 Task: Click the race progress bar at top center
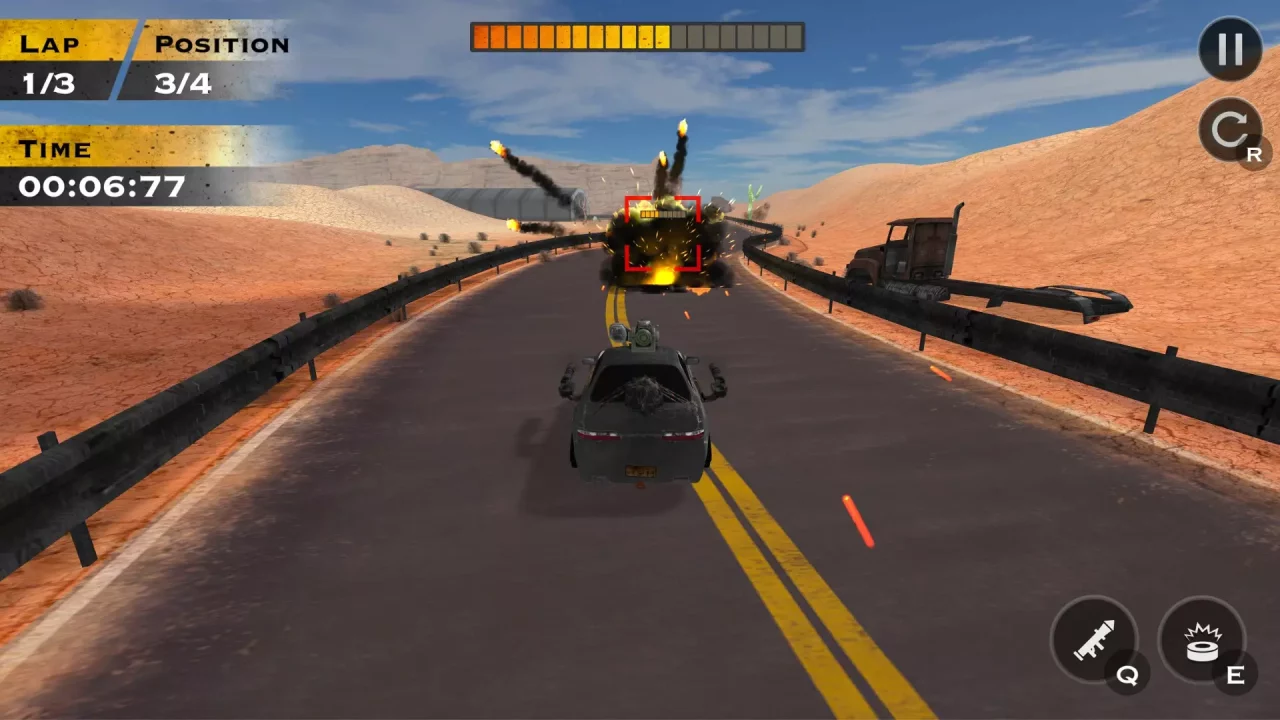636,37
